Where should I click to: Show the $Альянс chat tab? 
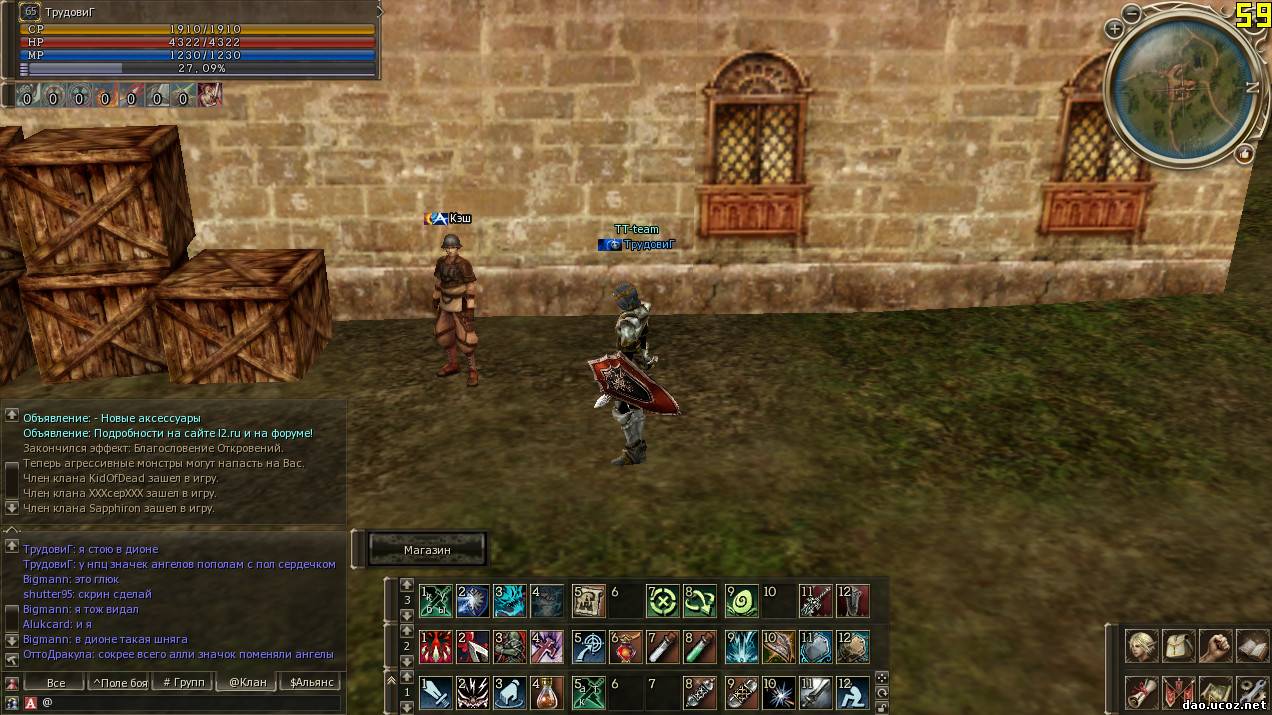click(x=312, y=683)
